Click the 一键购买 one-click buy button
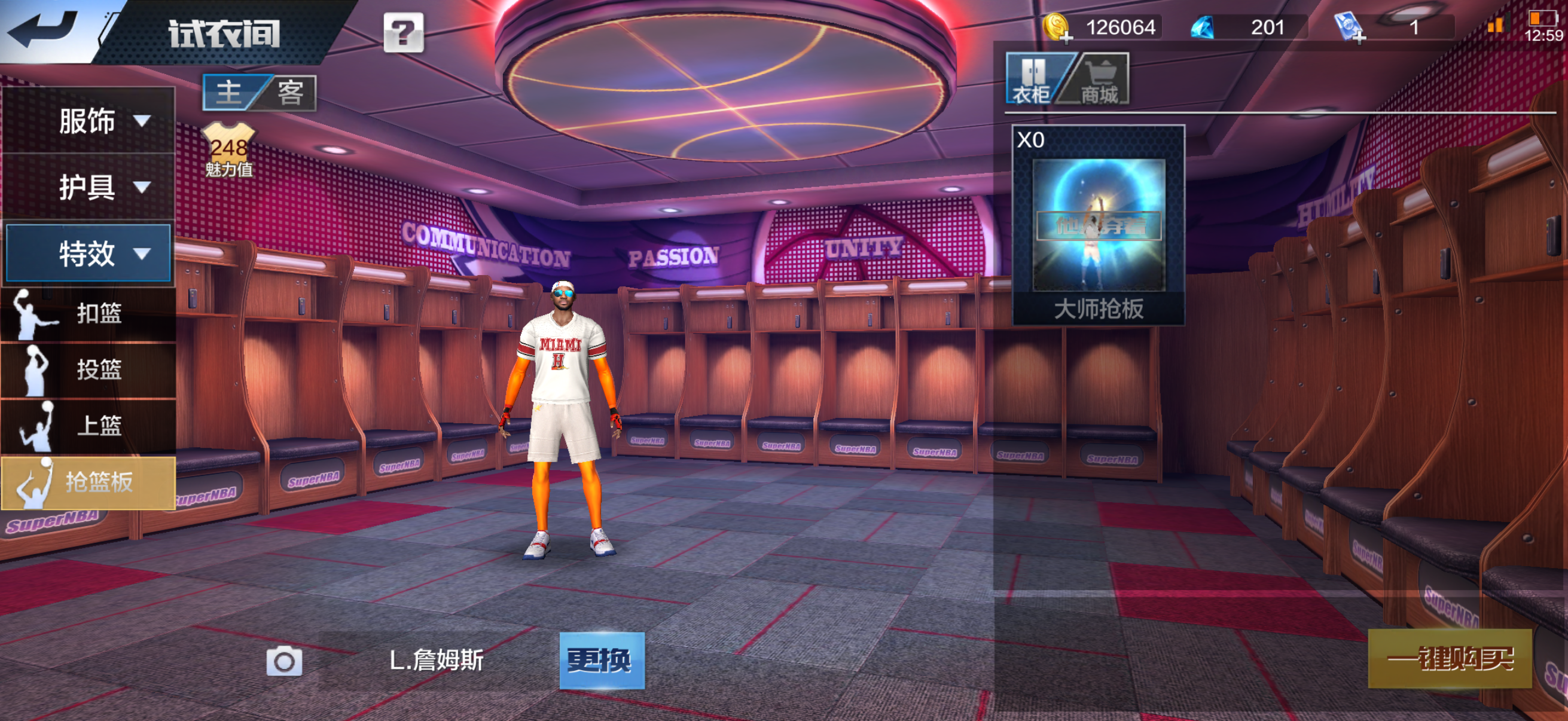1568x721 pixels. [x=1450, y=659]
